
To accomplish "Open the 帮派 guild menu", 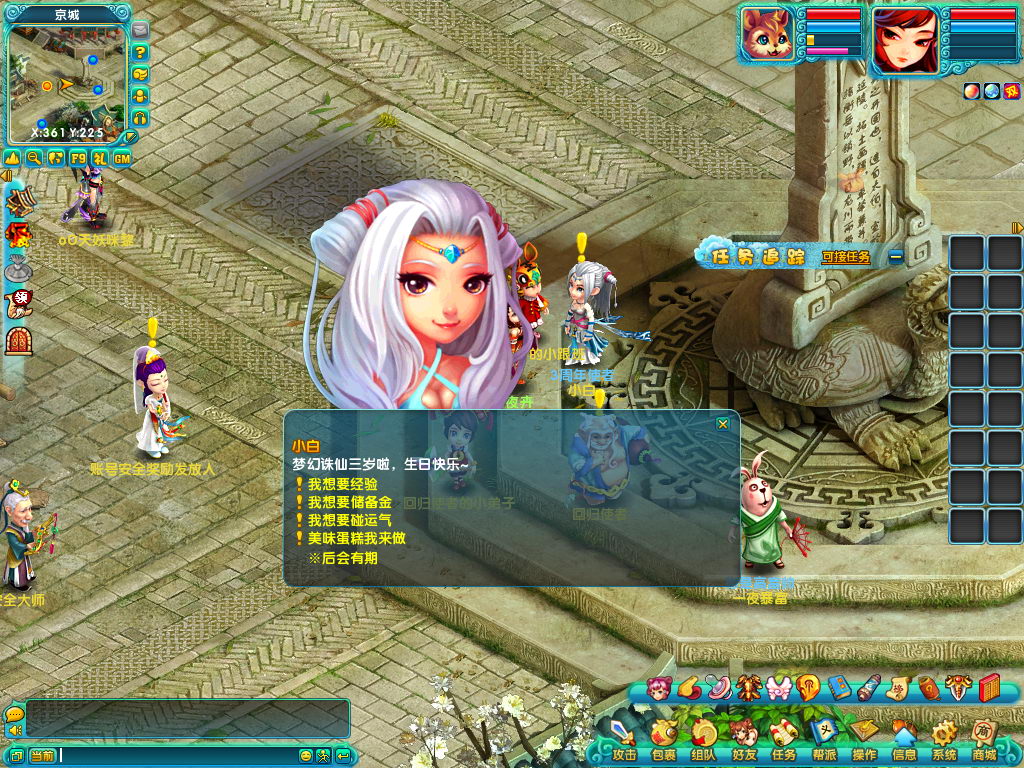I will pos(824,738).
